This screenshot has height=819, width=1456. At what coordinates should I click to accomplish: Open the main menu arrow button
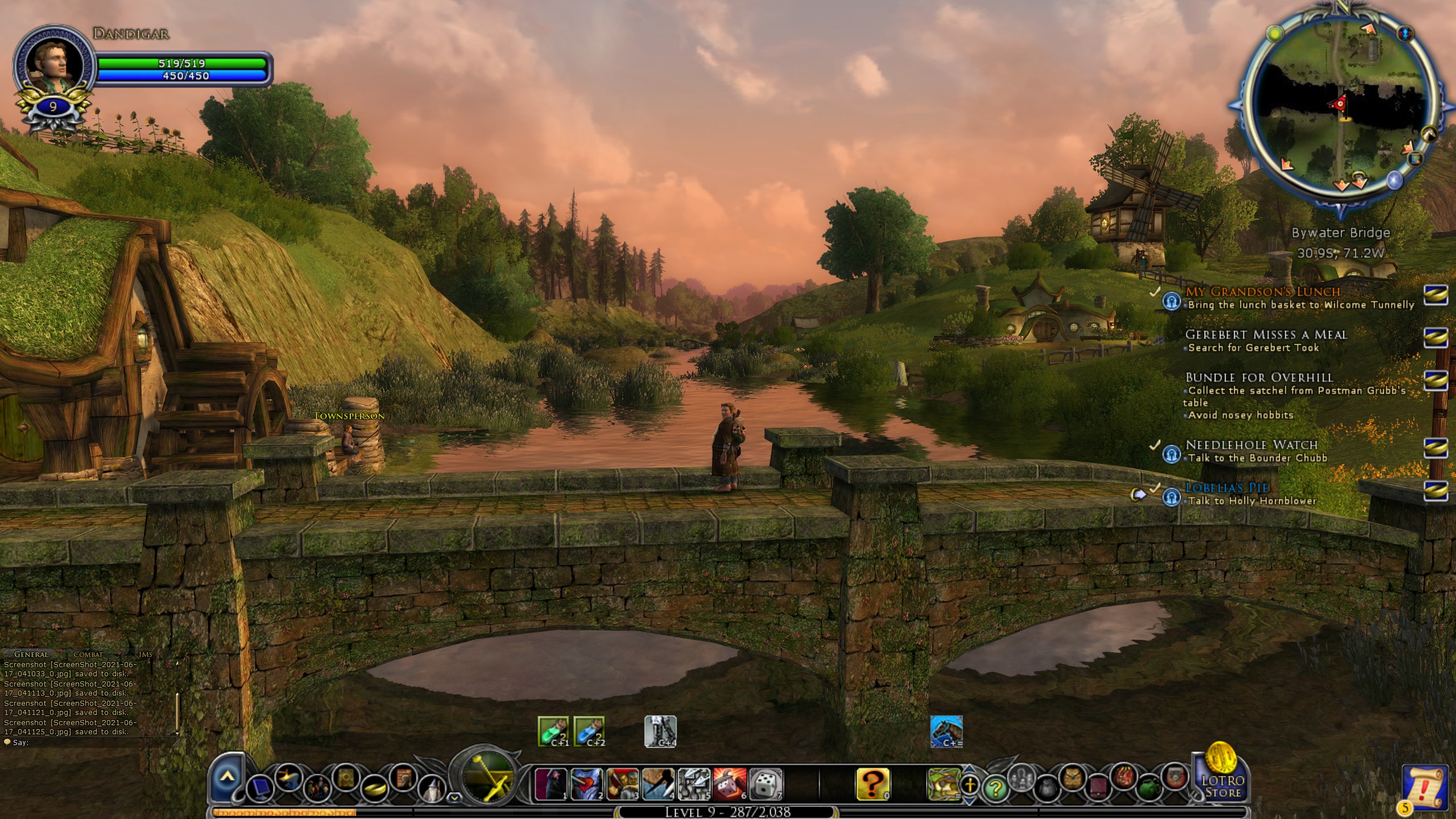click(x=227, y=776)
